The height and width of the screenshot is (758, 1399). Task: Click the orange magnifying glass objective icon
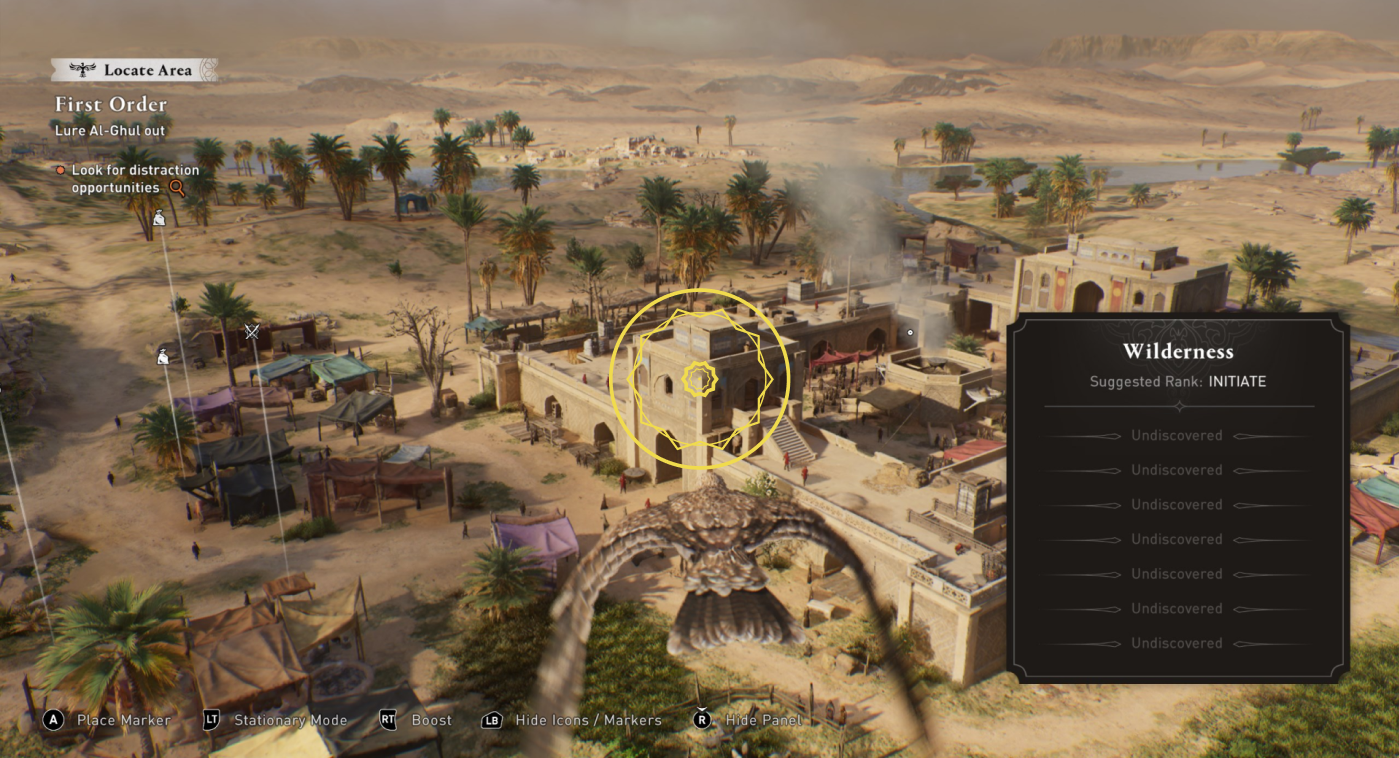click(x=177, y=187)
